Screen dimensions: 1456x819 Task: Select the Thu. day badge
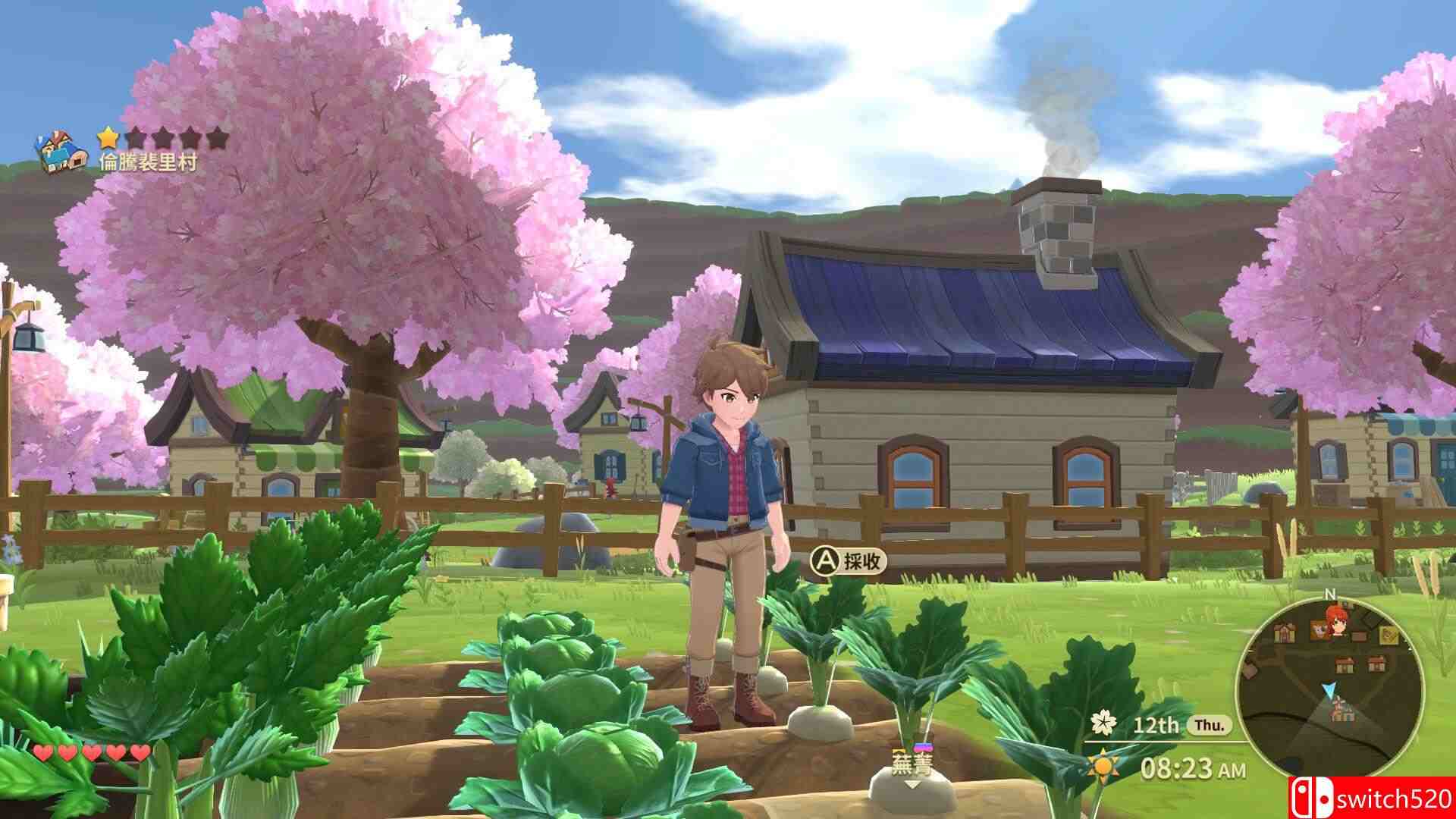pyautogui.click(x=1210, y=726)
